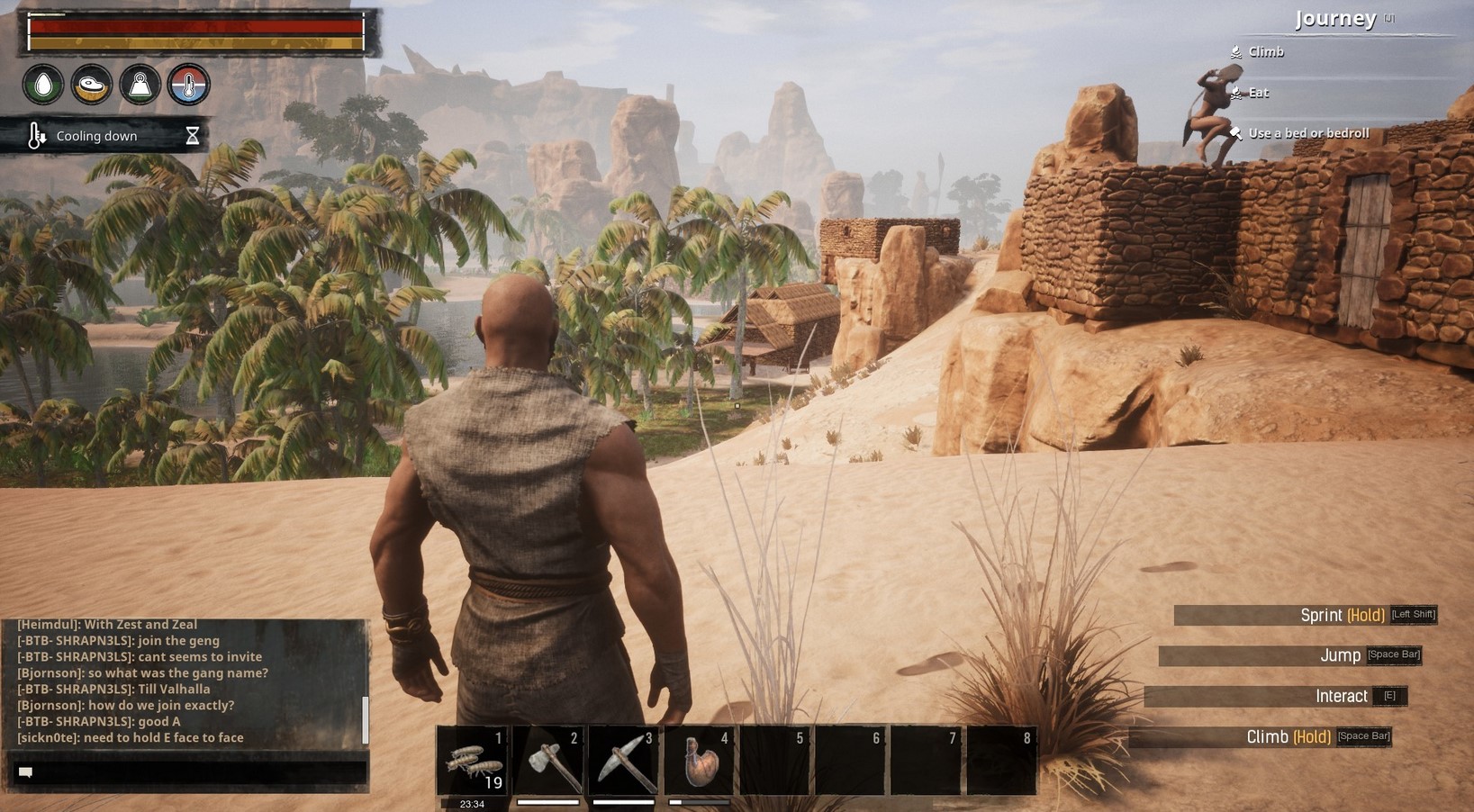Click the climber icon beside the Climb journey step
This screenshot has height=812, width=1474.
[x=1234, y=51]
